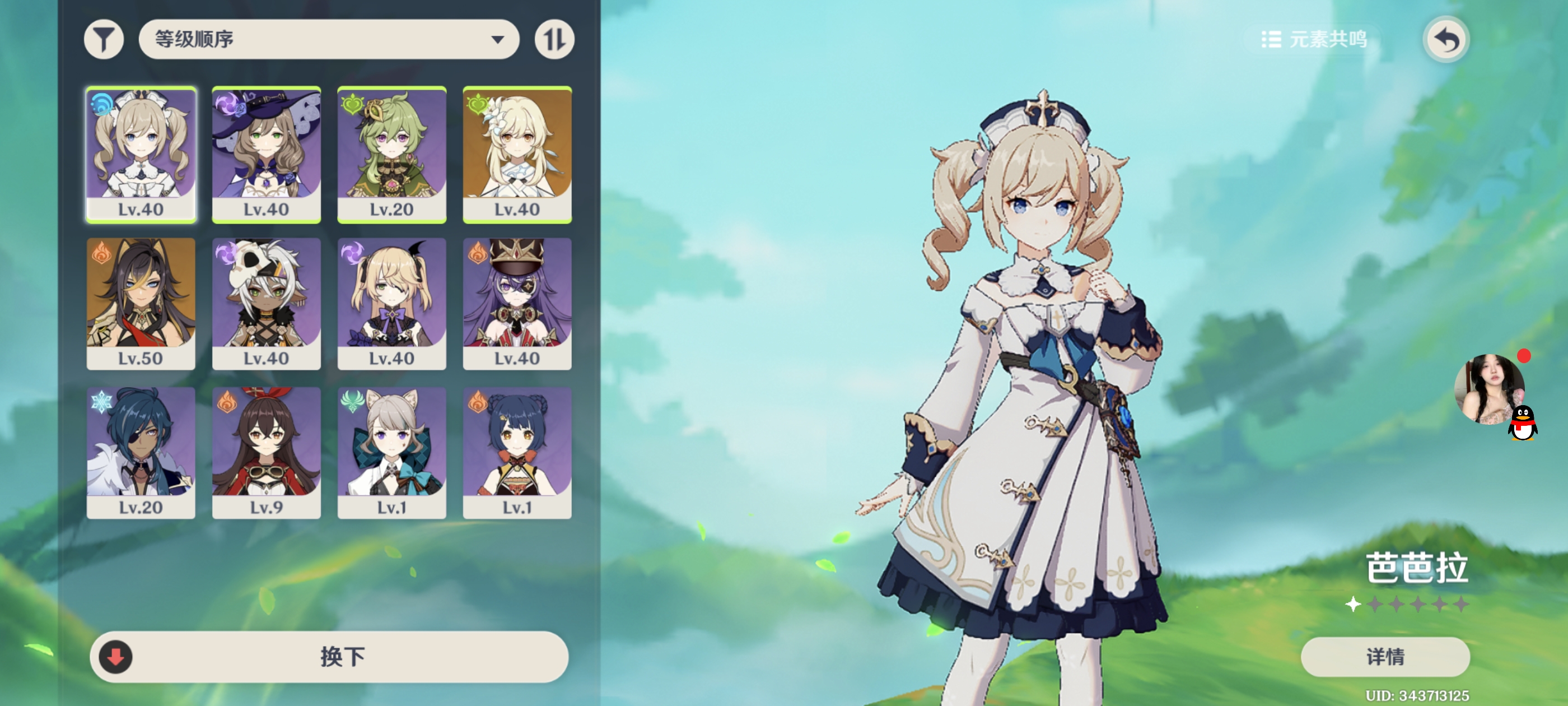Open the character filter funnel button
Screen dimensions: 1568x706
(104, 40)
